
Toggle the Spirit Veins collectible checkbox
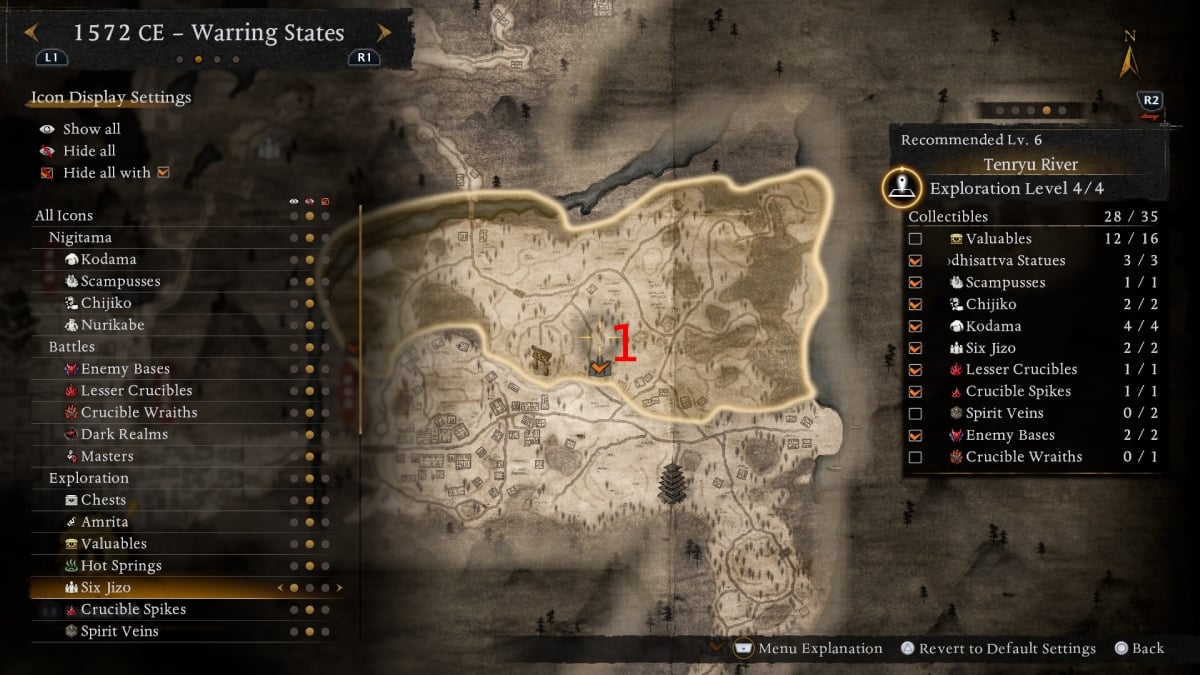pyautogui.click(x=915, y=413)
